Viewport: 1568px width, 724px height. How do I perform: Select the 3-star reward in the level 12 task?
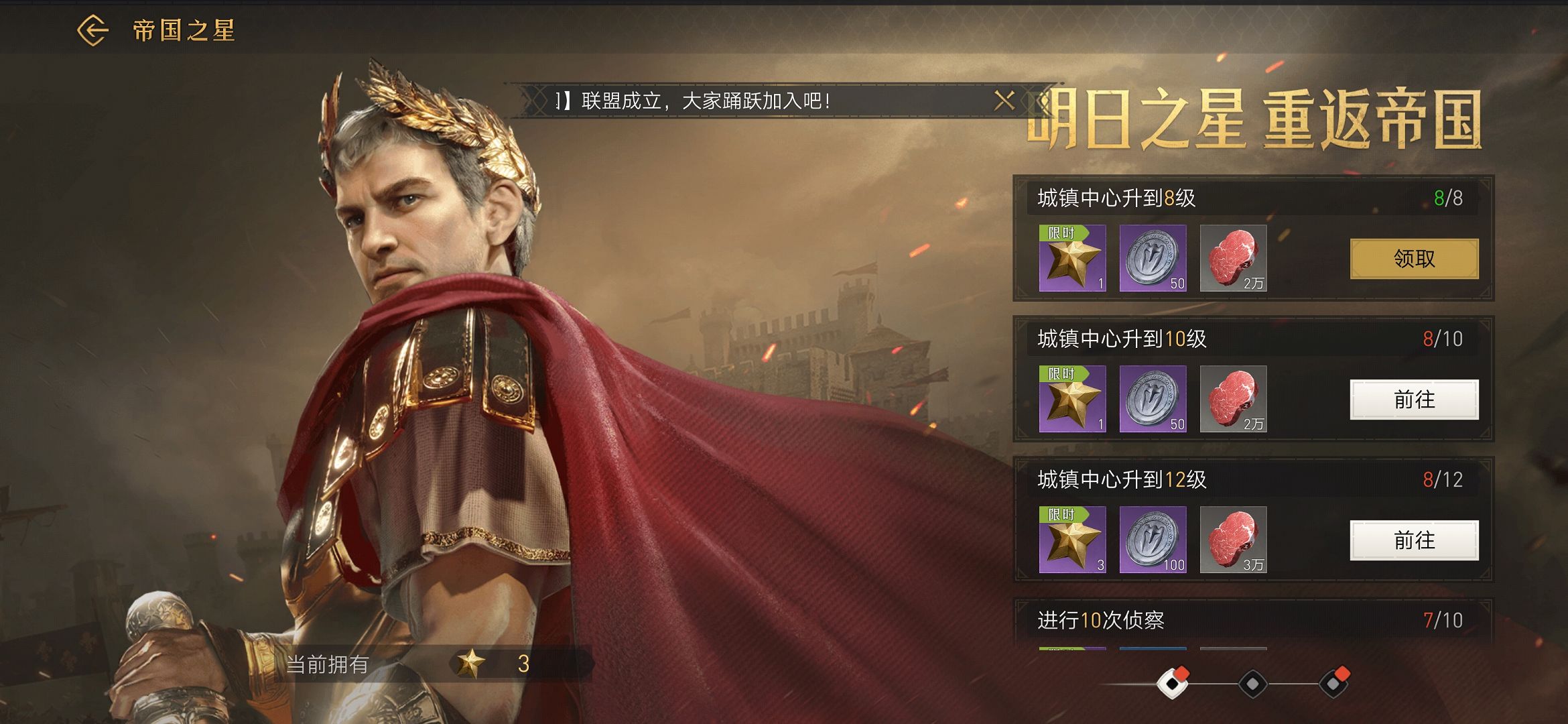click(1072, 540)
